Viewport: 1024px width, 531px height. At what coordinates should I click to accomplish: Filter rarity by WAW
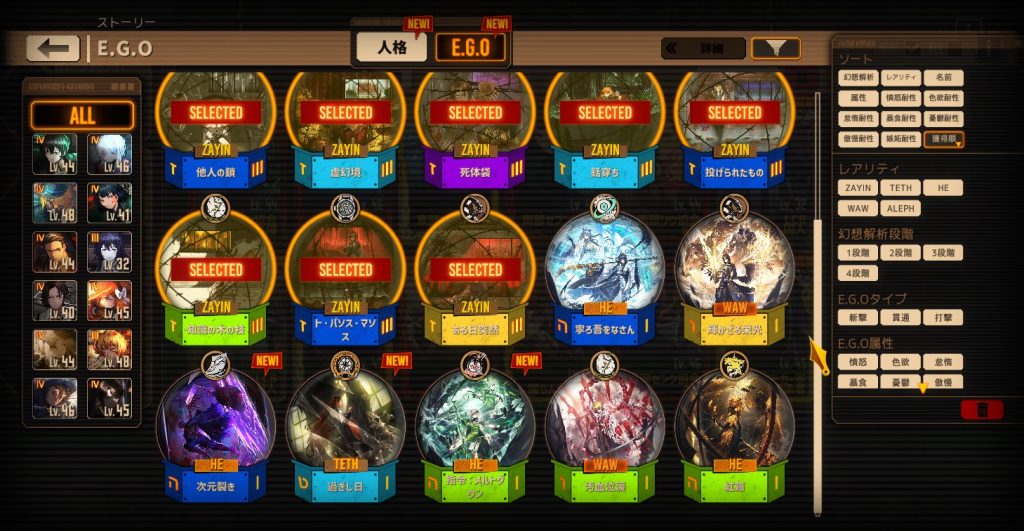pos(858,208)
